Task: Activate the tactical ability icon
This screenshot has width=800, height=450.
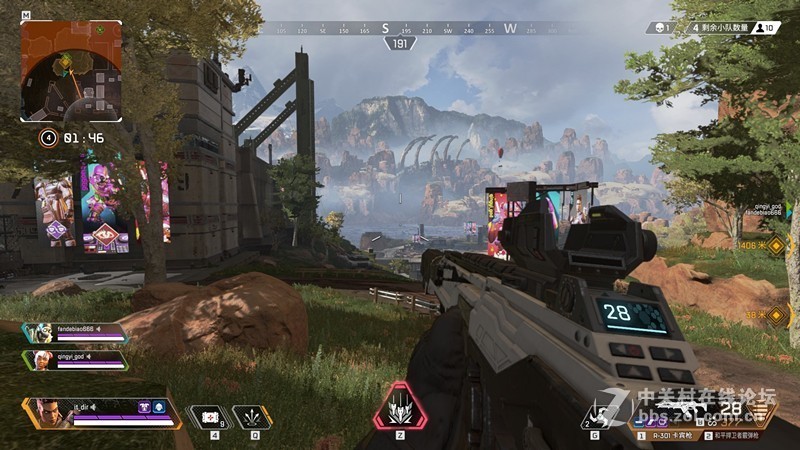Action: 252,417
